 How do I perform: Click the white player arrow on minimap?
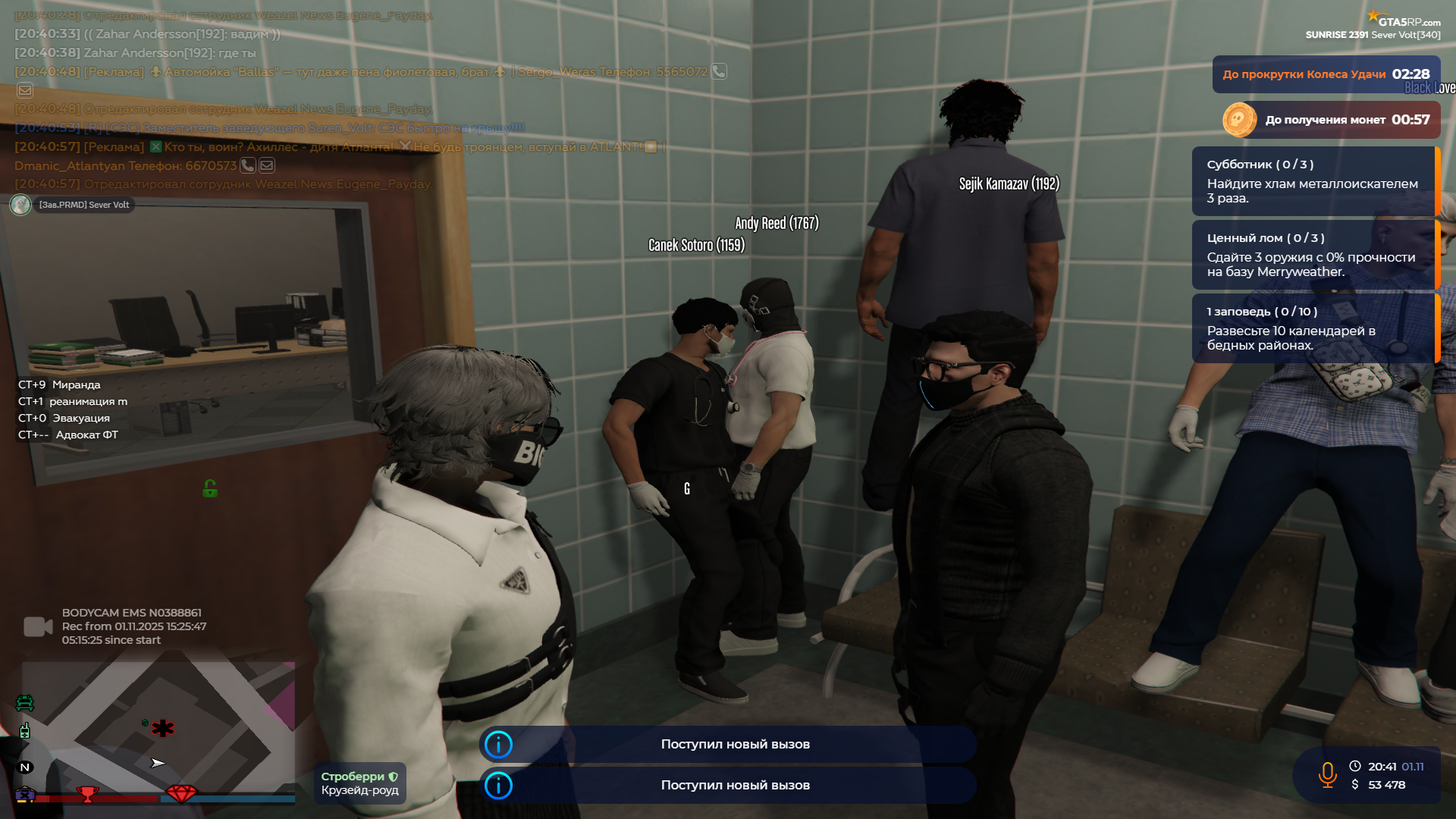pos(157,763)
